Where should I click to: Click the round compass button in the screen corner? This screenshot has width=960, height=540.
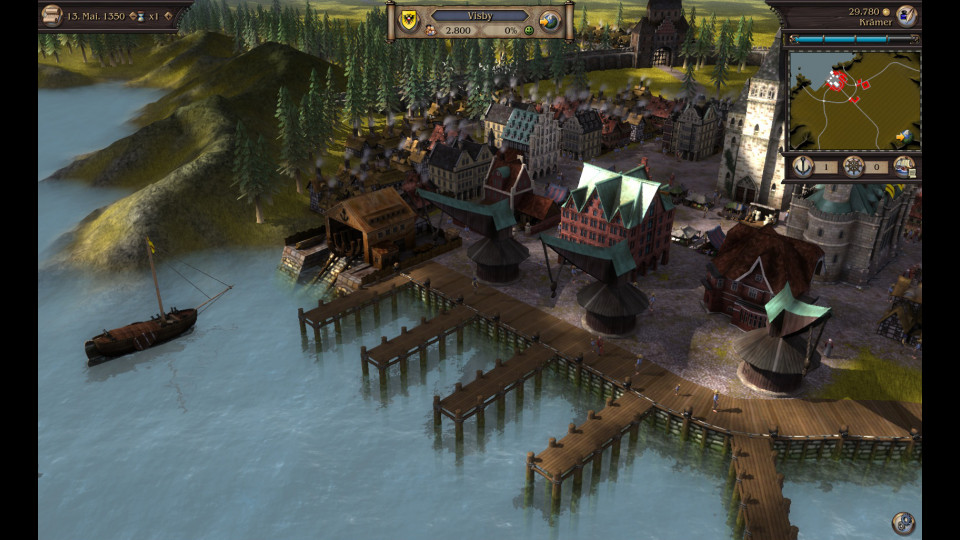[x=903, y=522]
